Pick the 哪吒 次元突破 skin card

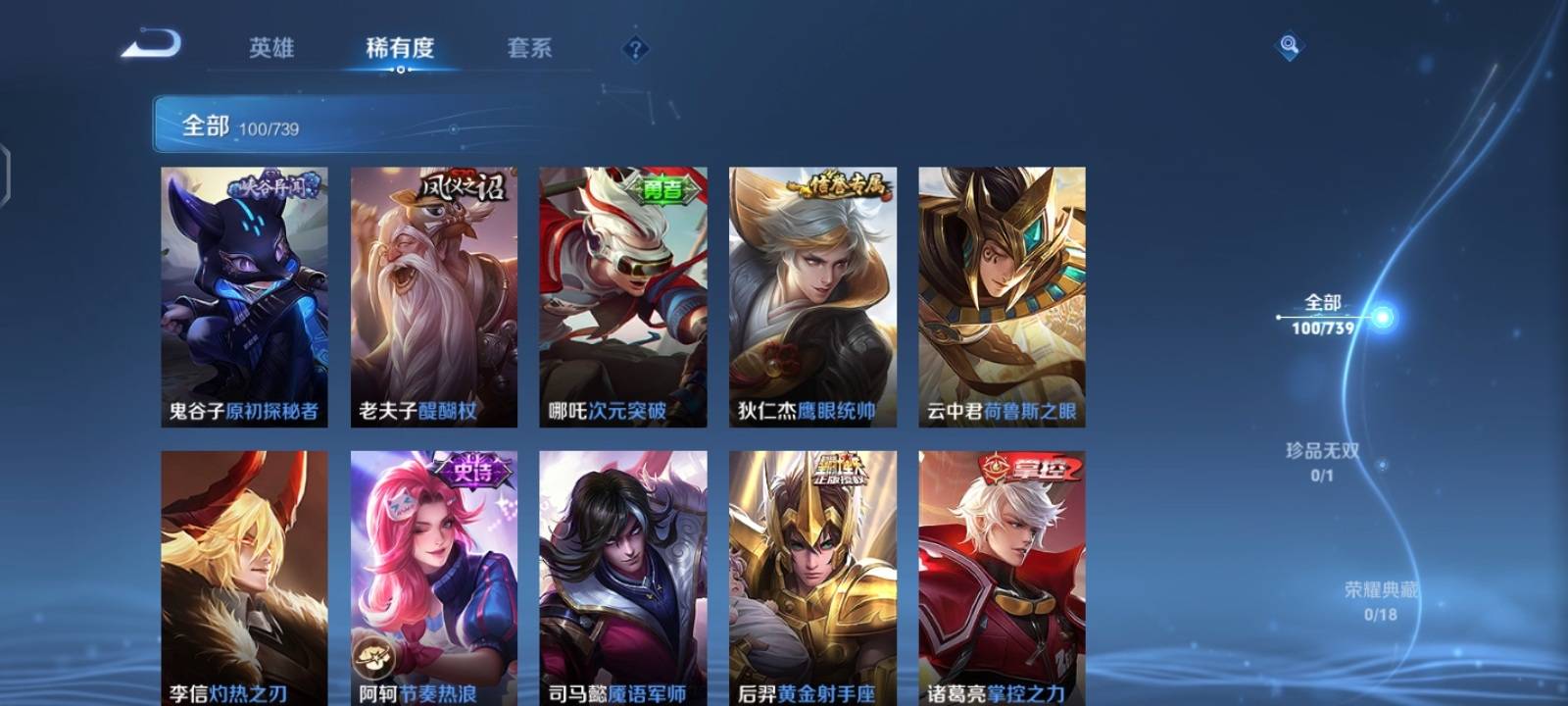point(622,296)
